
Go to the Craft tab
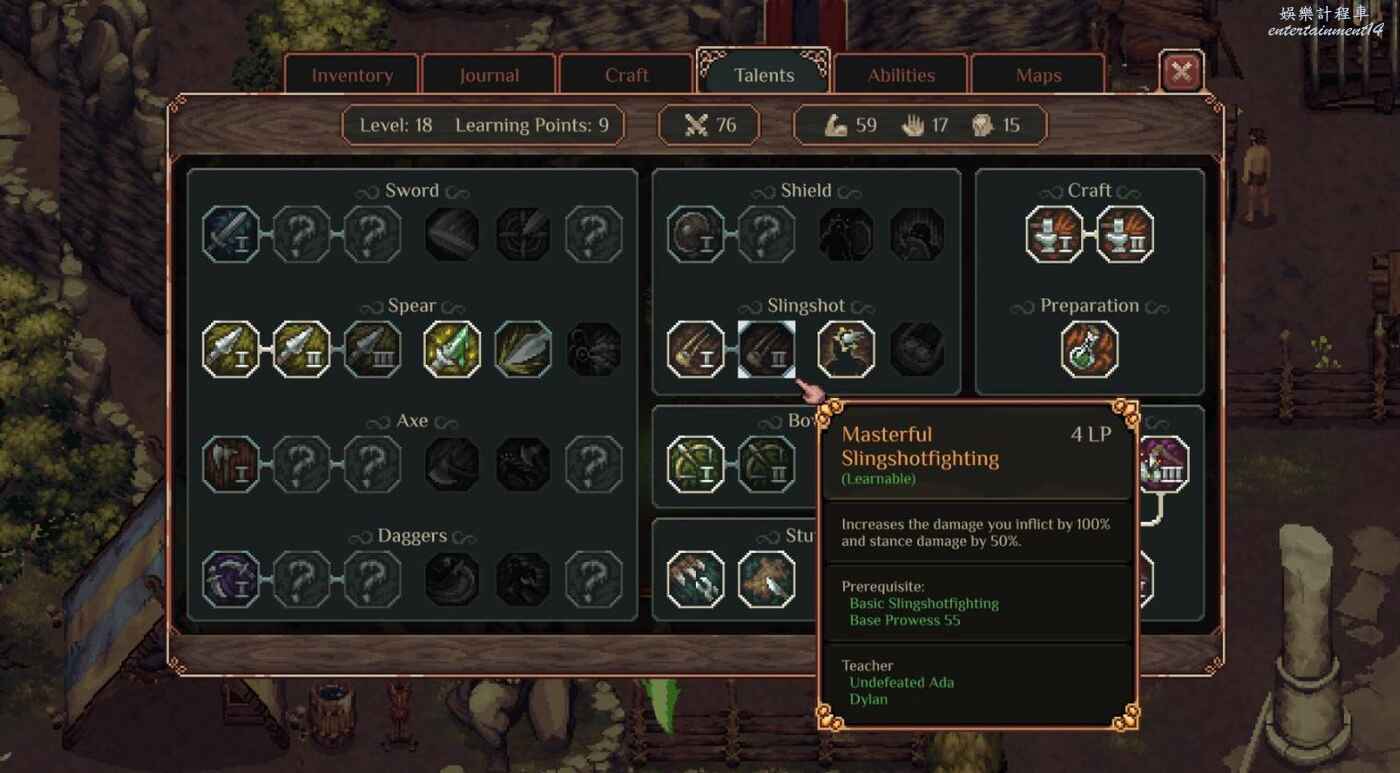[626, 76]
